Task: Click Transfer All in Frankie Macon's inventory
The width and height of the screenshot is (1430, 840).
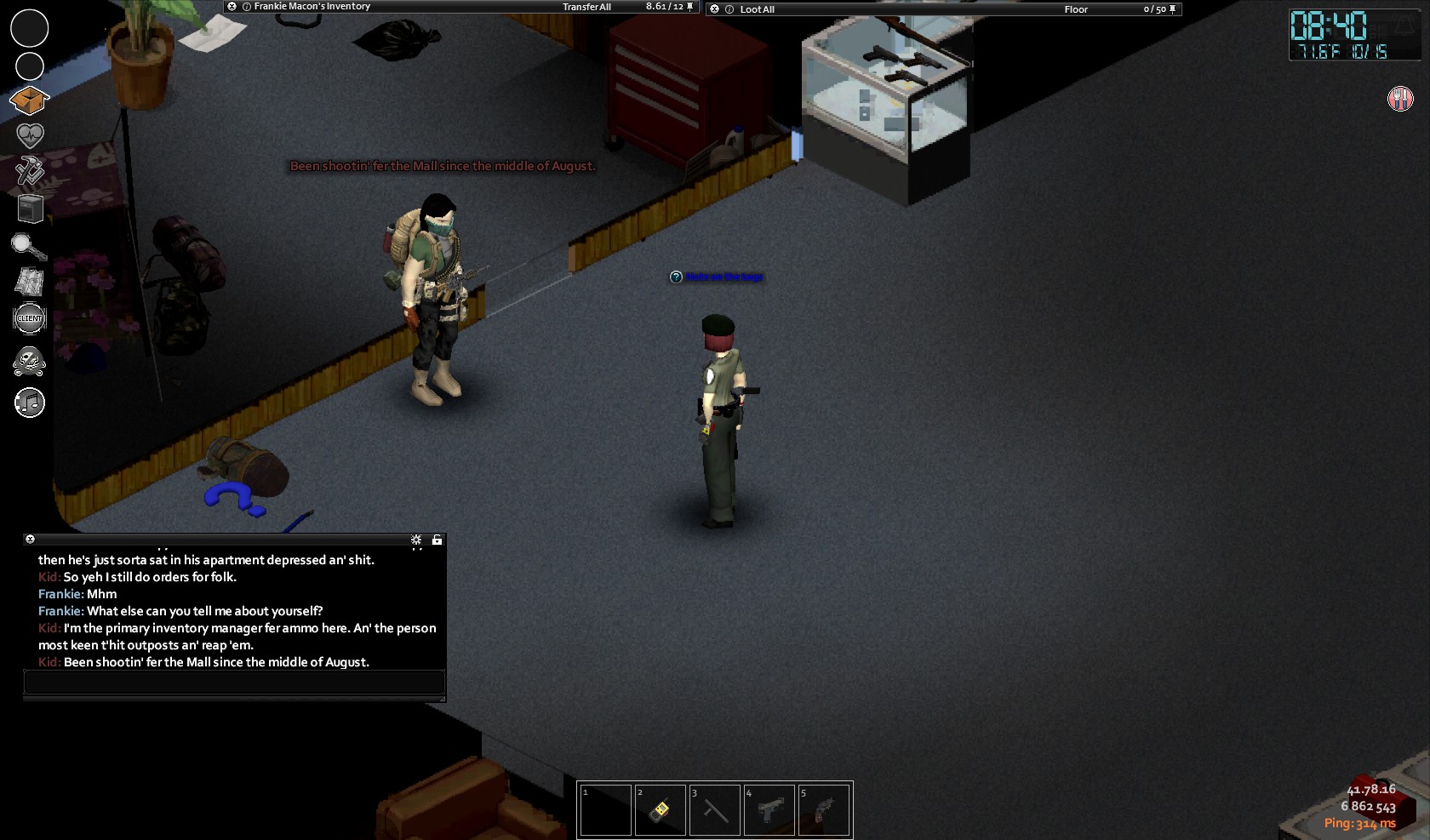Action: click(x=586, y=7)
